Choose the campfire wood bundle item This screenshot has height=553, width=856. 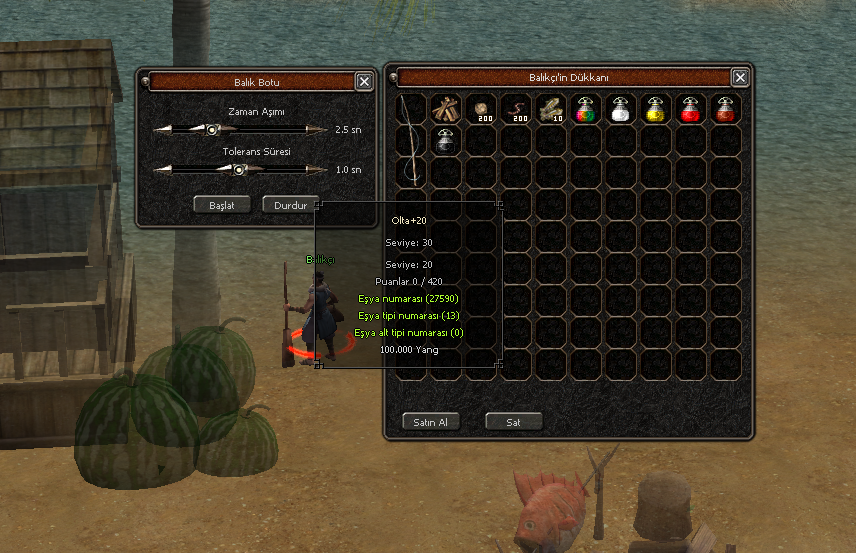[x=445, y=108]
